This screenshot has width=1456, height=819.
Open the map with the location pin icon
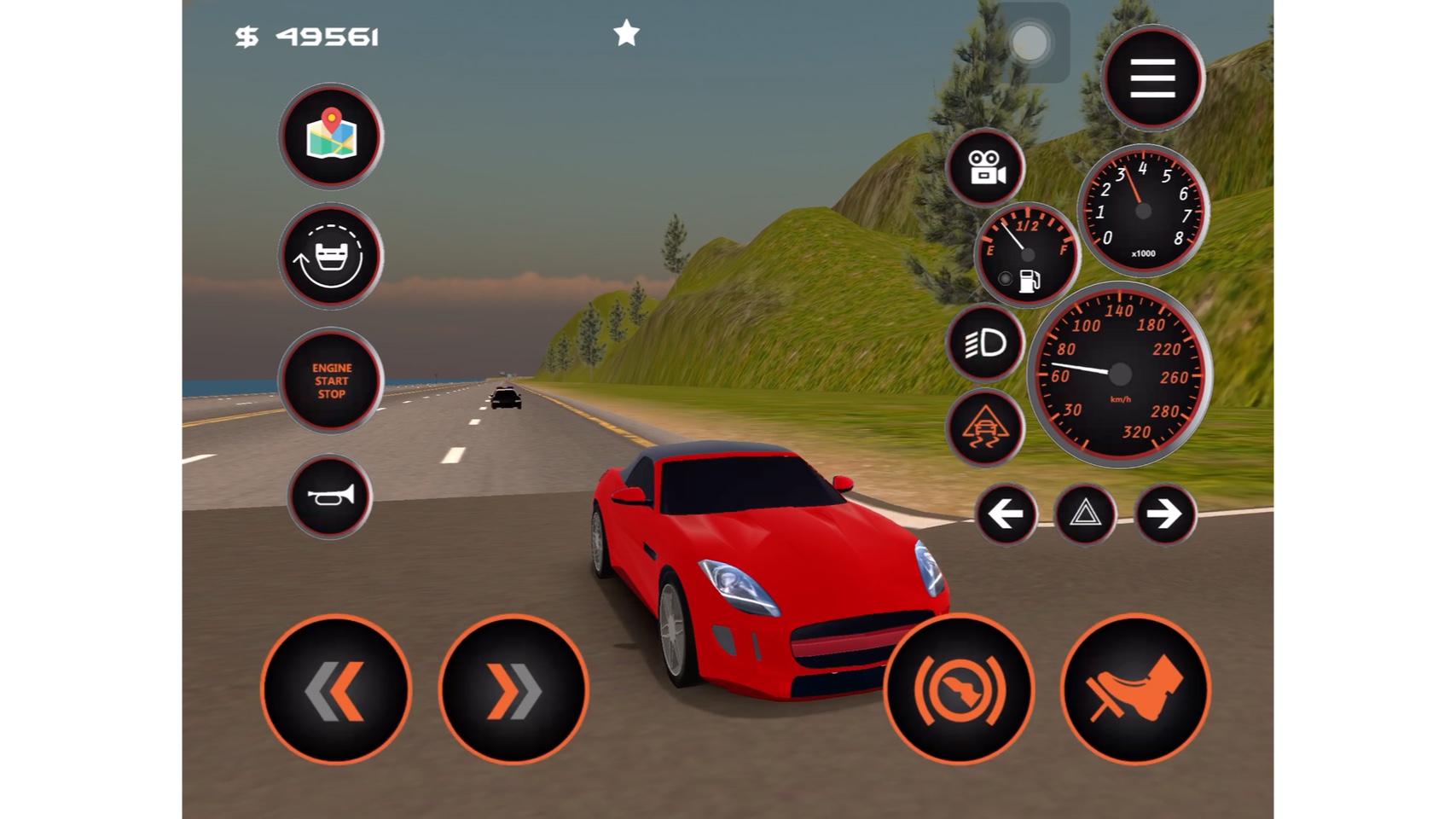point(331,136)
